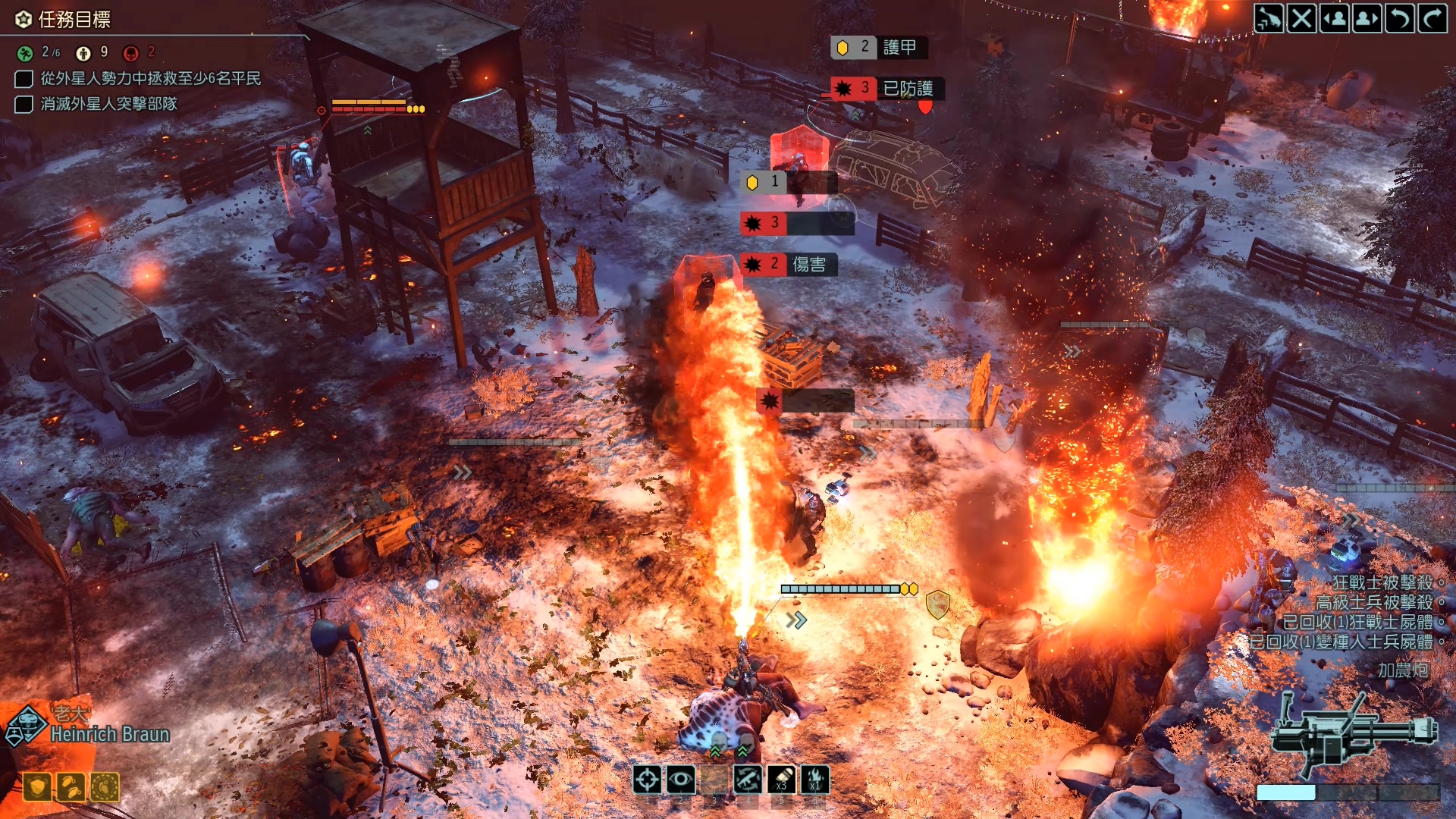This screenshot has height=819, width=1456.
Task: Select the previous soldier
Action: pyautogui.click(x=1335, y=18)
